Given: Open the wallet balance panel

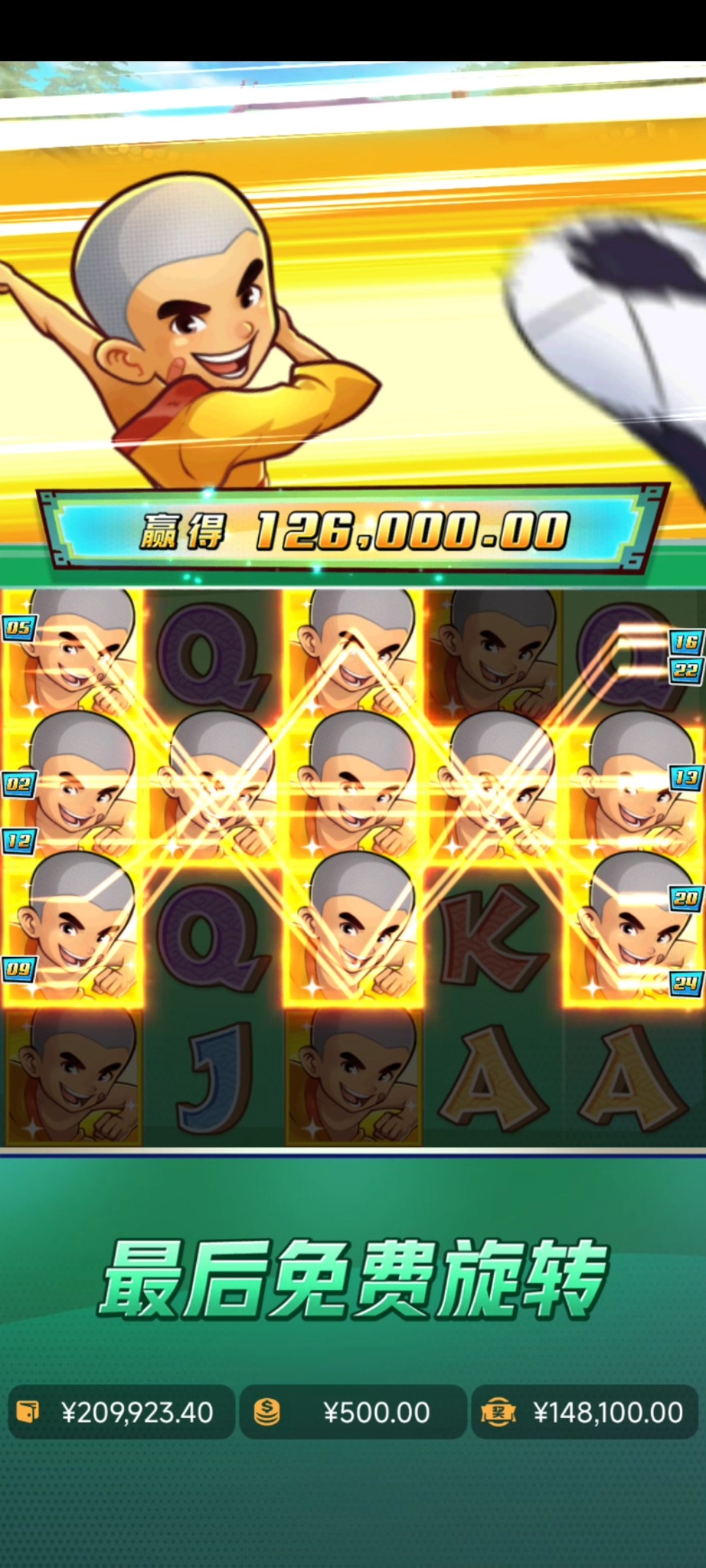Looking at the screenshot, I should [122, 1412].
